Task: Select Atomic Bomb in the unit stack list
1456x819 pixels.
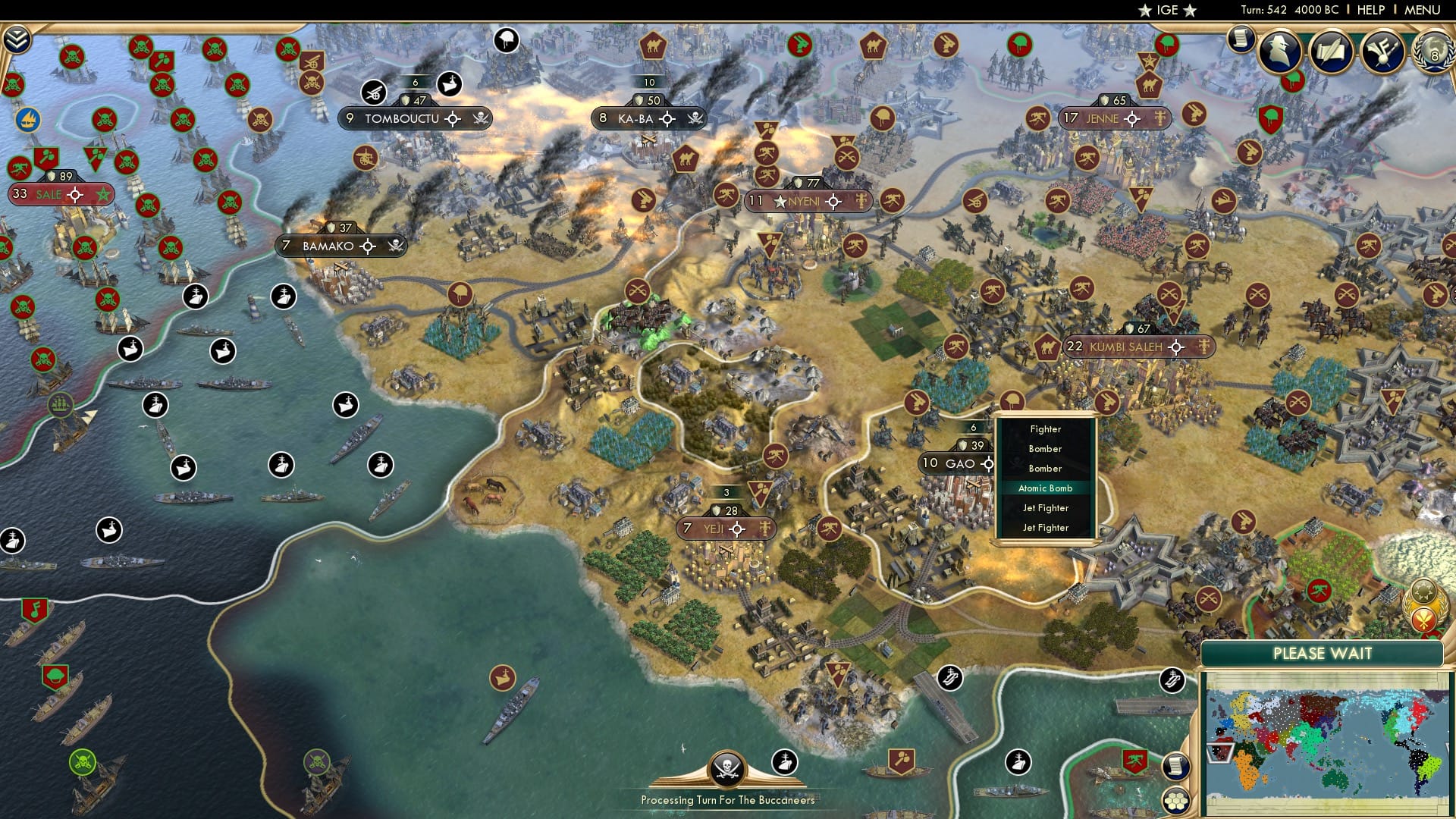Action: pos(1046,488)
